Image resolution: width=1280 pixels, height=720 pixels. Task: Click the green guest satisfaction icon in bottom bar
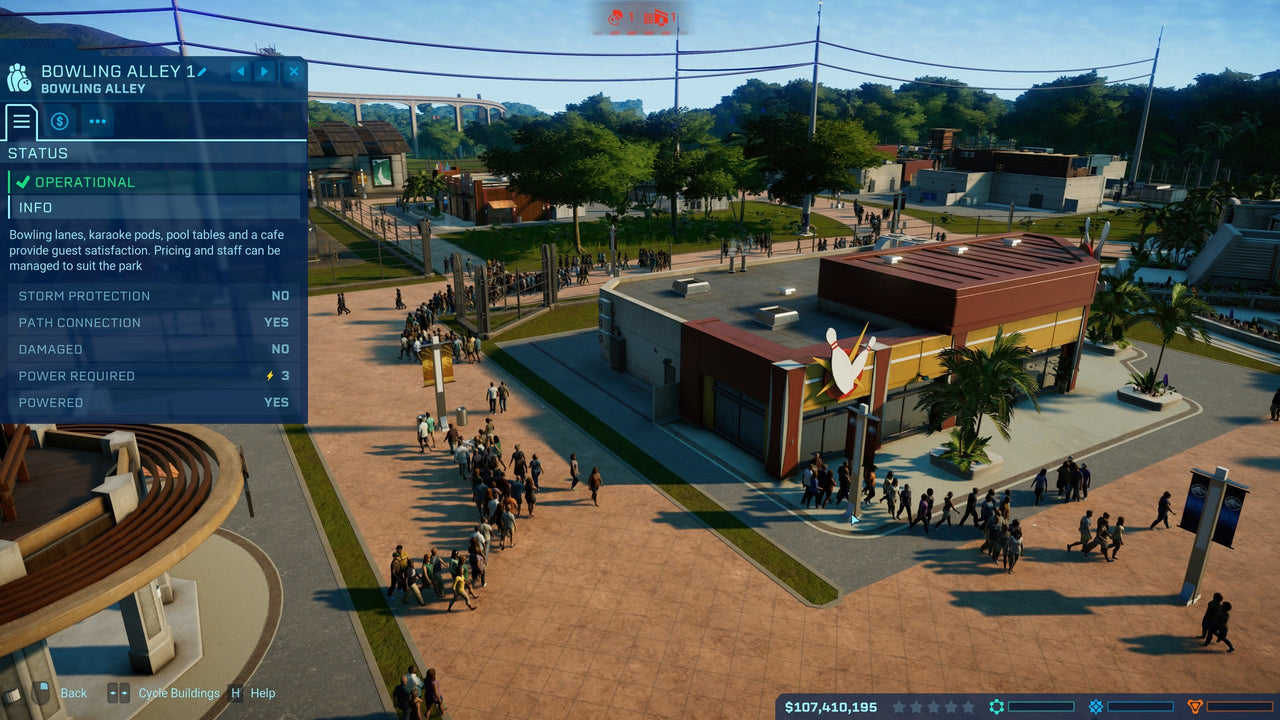(x=996, y=705)
